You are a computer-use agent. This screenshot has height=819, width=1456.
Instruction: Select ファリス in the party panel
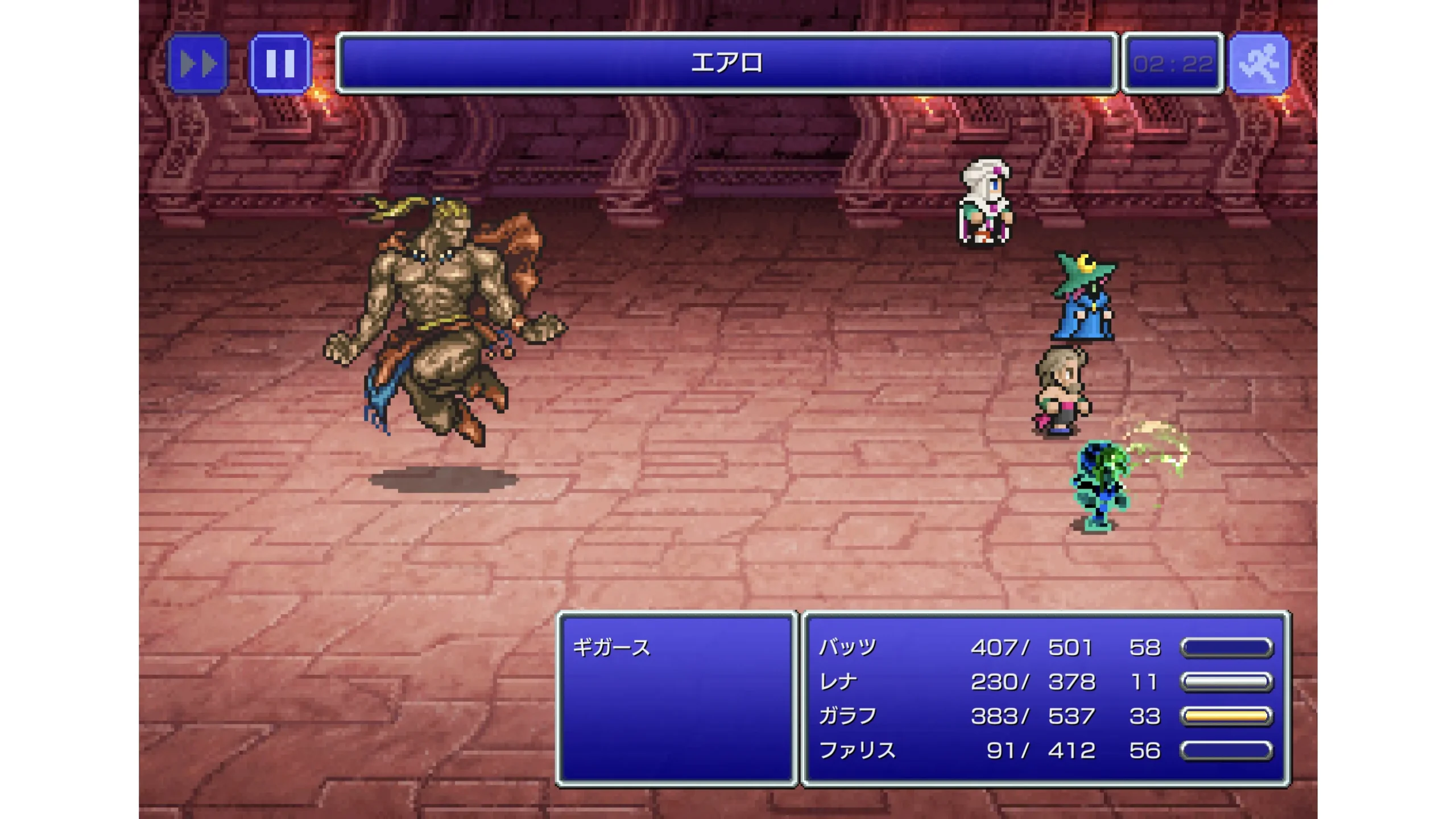pos(857,750)
